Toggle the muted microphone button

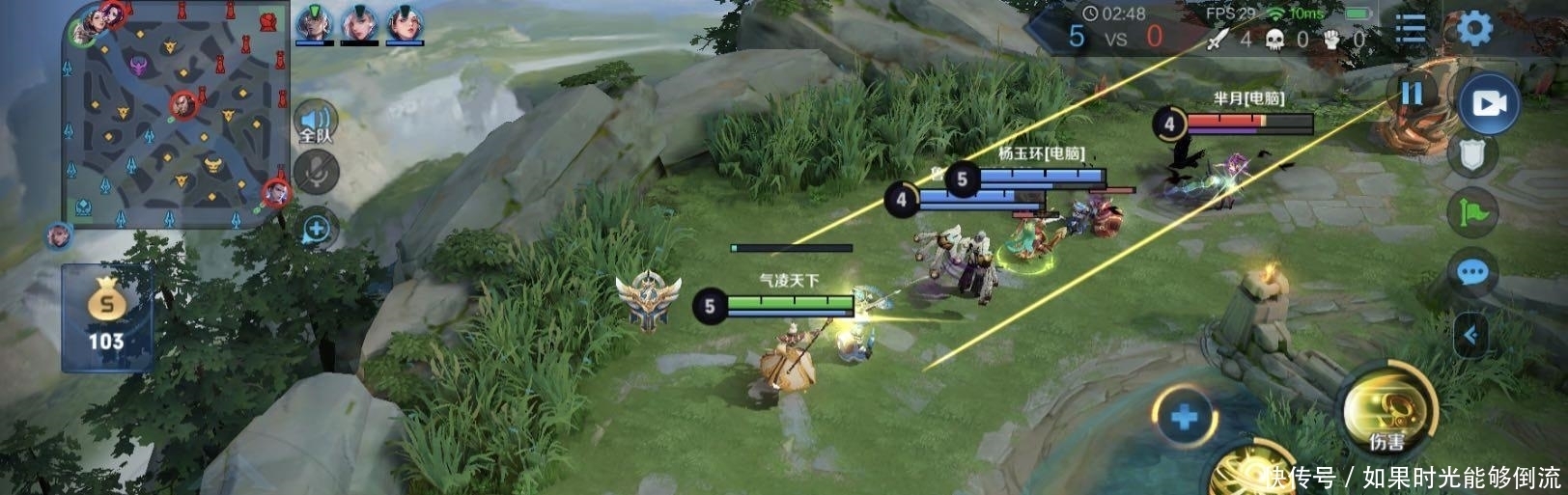tap(317, 173)
